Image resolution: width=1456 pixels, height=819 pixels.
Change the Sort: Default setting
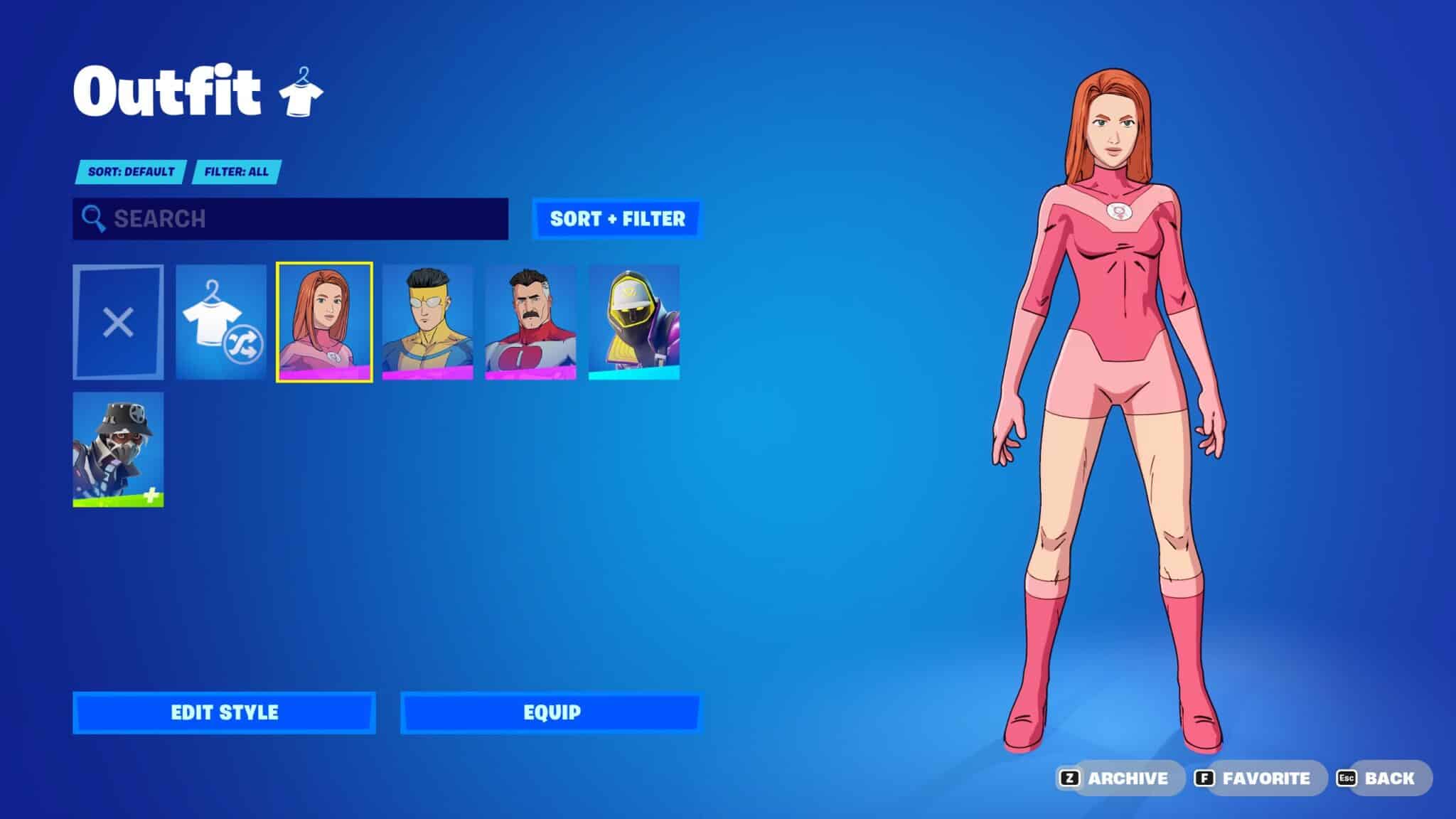[x=132, y=171]
